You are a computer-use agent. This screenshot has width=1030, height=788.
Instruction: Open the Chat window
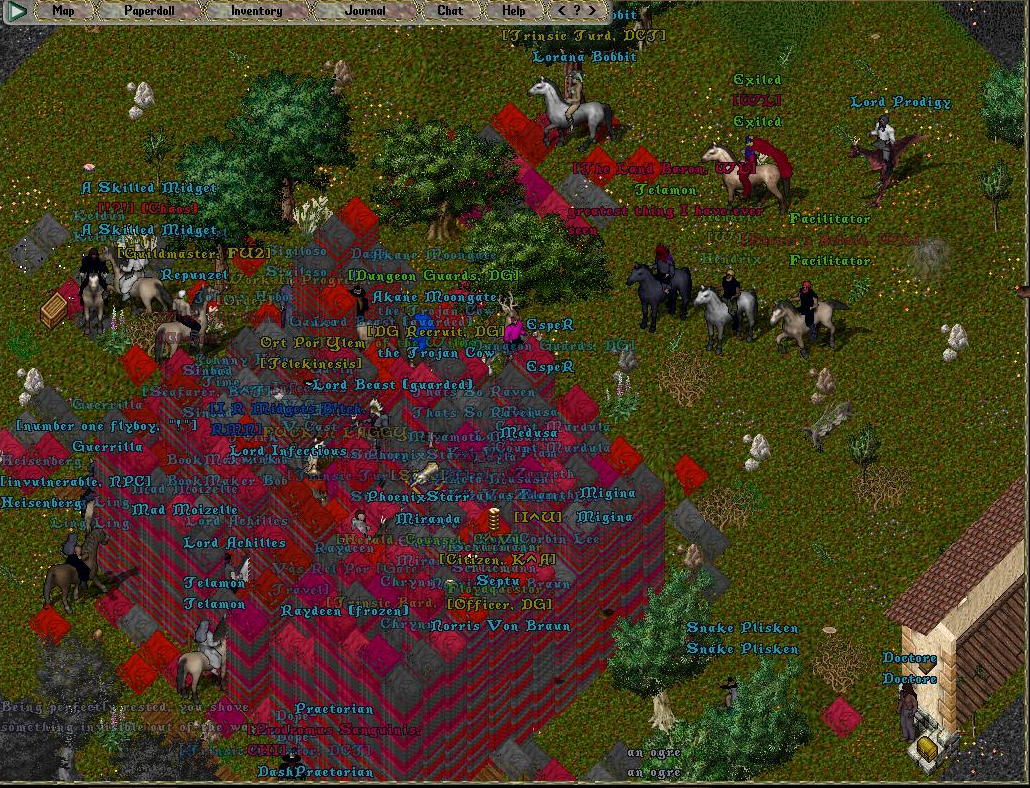pyautogui.click(x=450, y=11)
